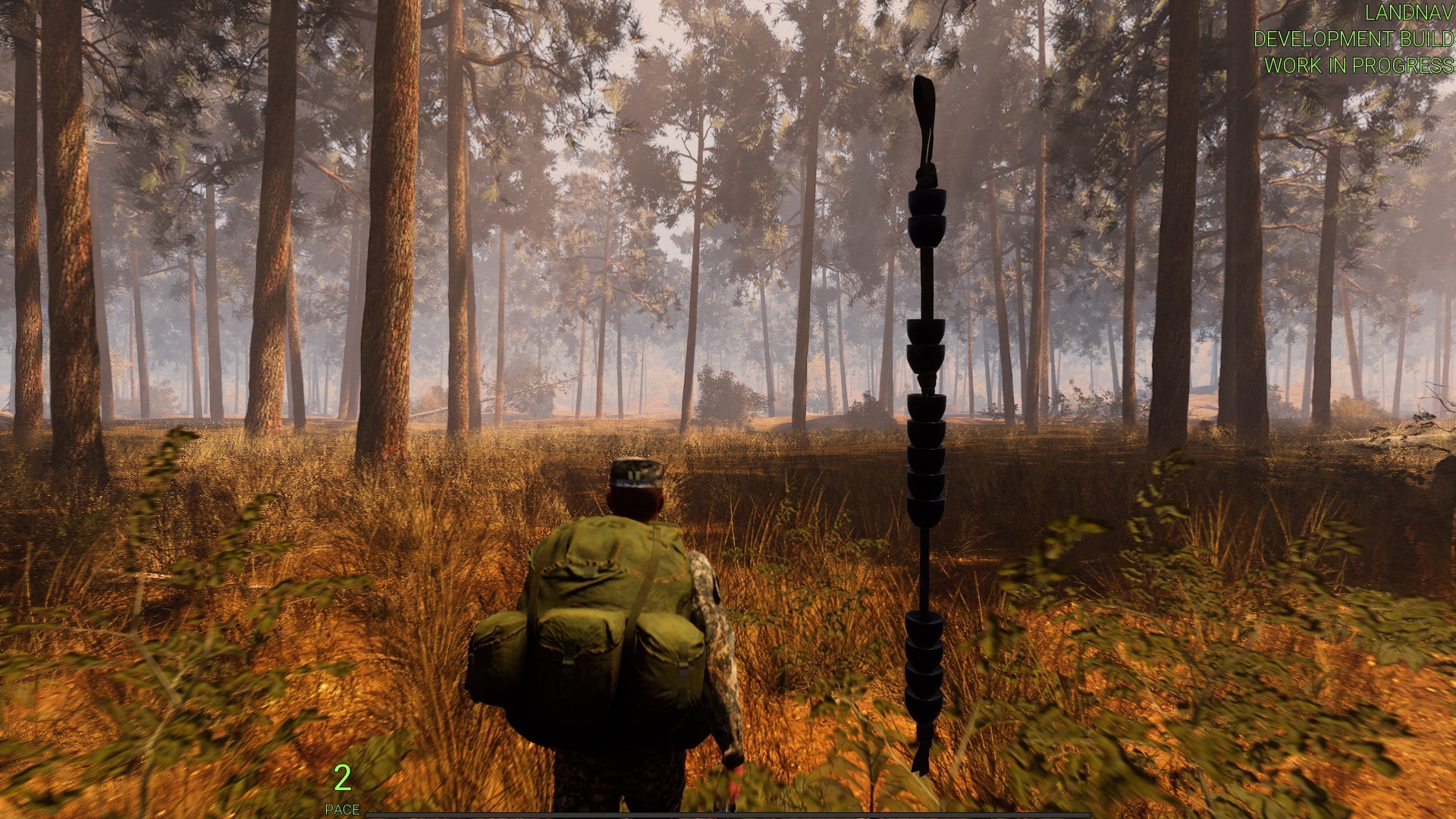Click the green pace count number 2
1456x819 pixels.
click(343, 777)
